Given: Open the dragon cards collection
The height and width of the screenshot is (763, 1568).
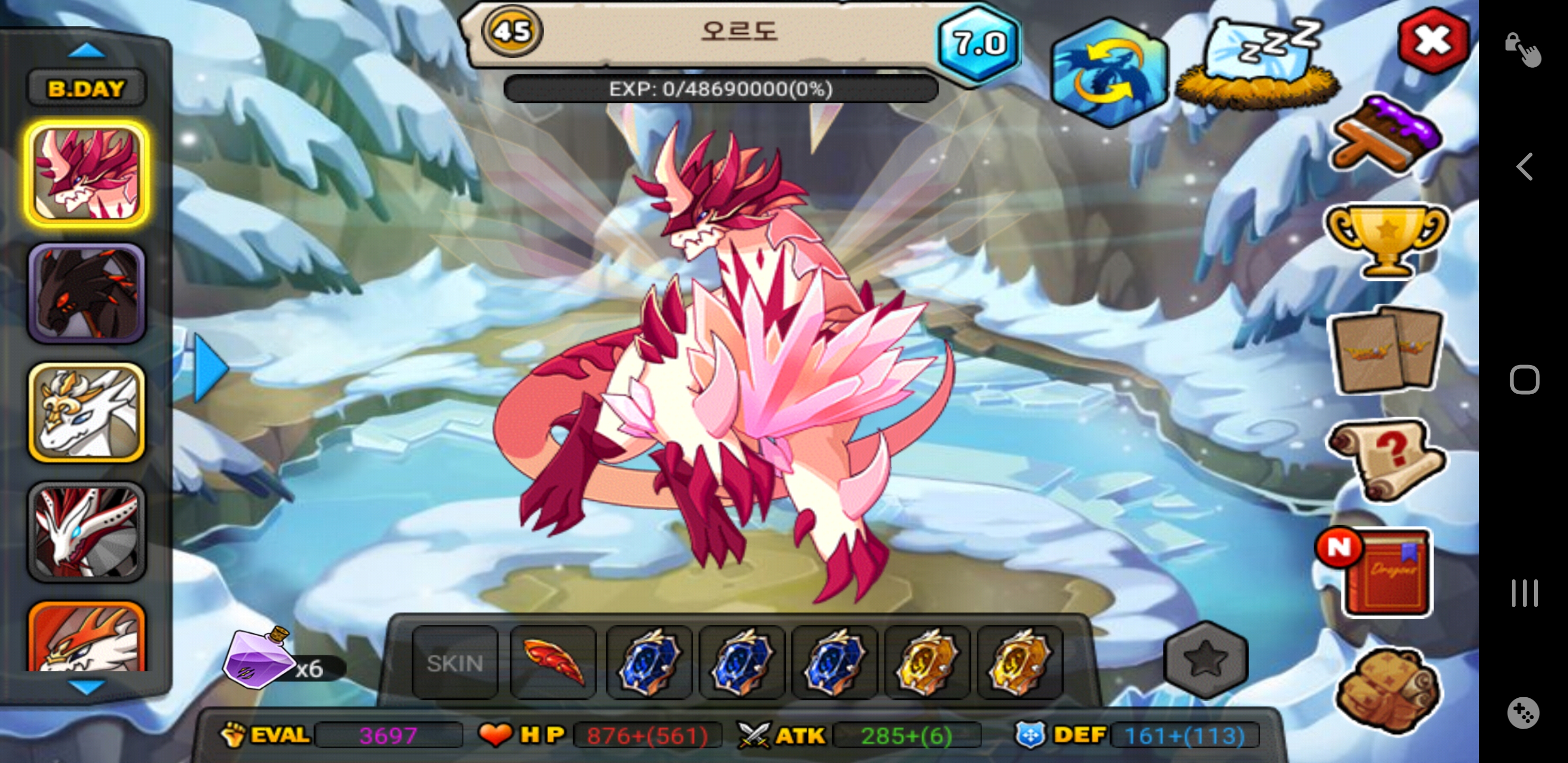Looking at the screenshot, I should click(x=1386, y=350).
